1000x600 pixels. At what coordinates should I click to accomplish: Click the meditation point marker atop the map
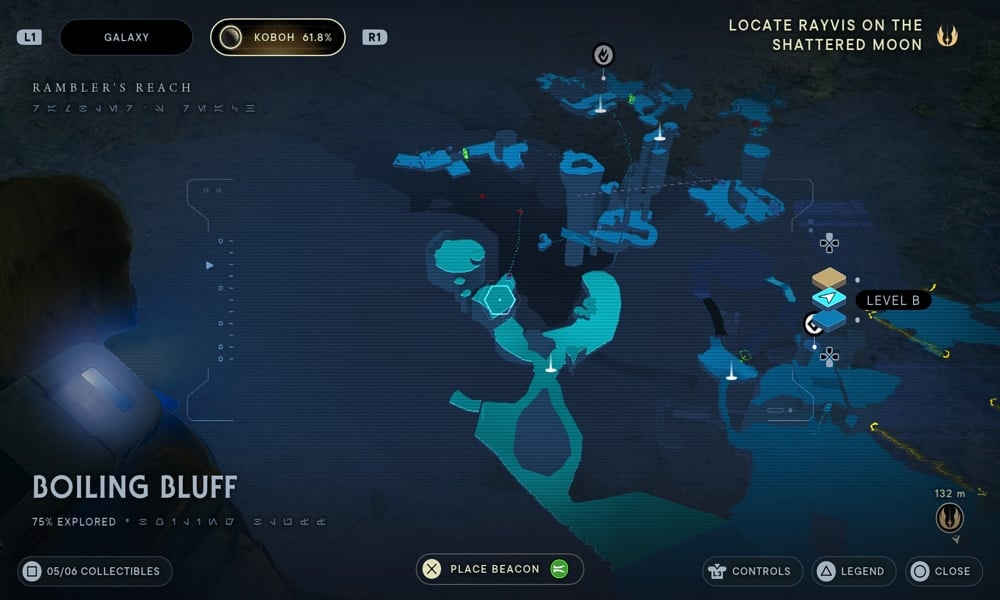(603, 54)
